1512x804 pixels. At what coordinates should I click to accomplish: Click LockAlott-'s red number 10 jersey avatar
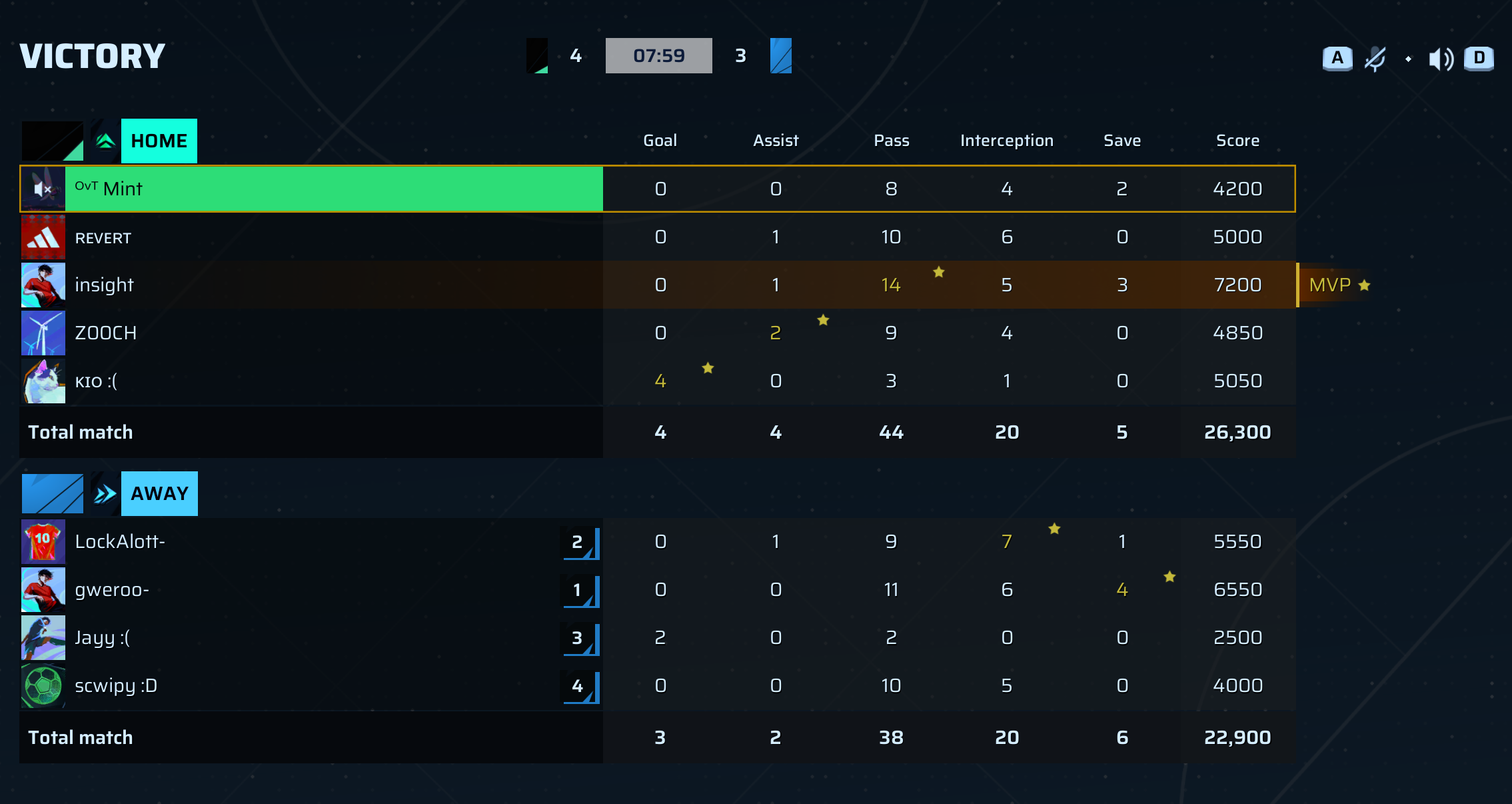tap(43, 541)
